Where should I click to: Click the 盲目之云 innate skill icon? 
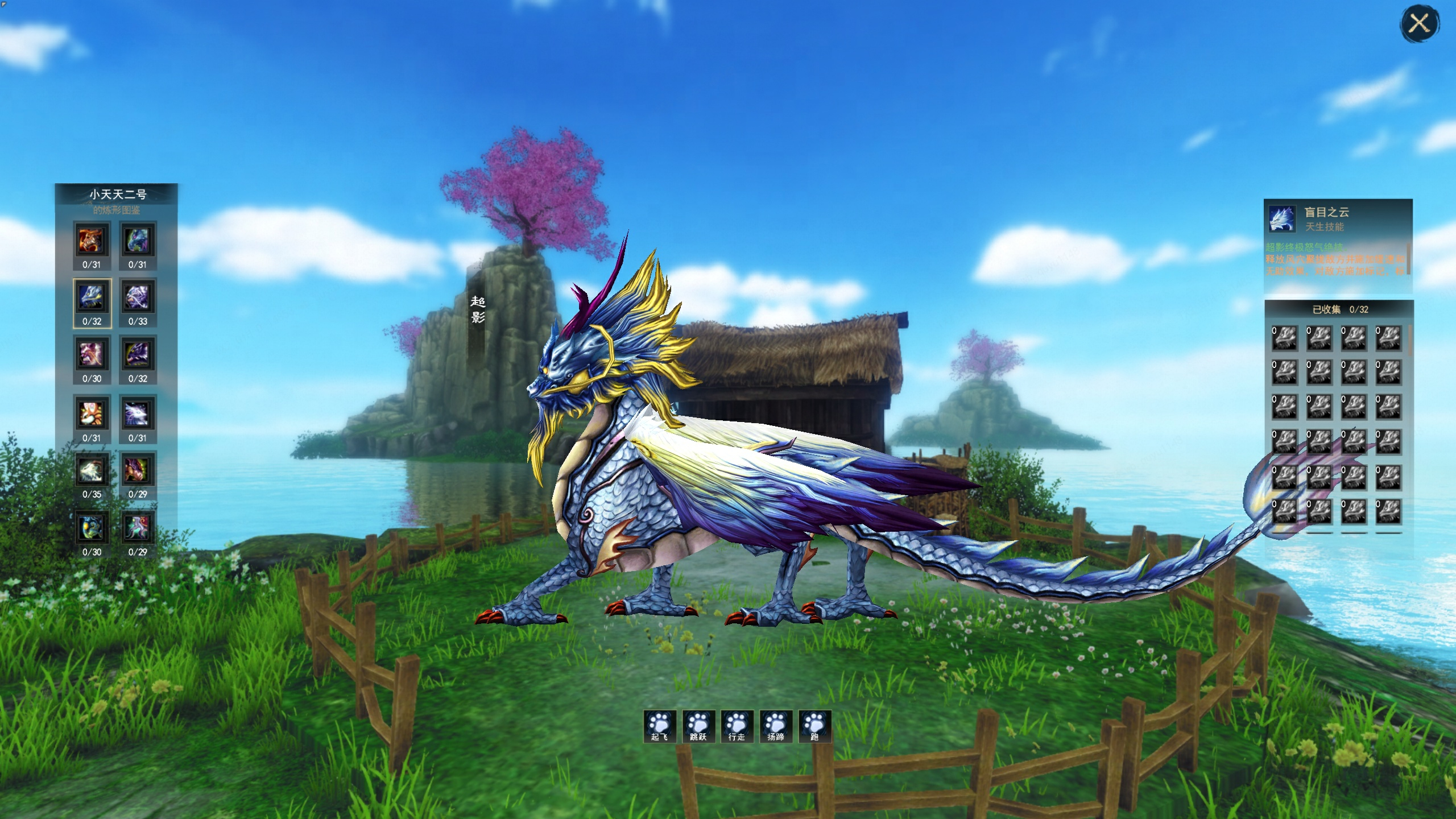pos(1283,219)
